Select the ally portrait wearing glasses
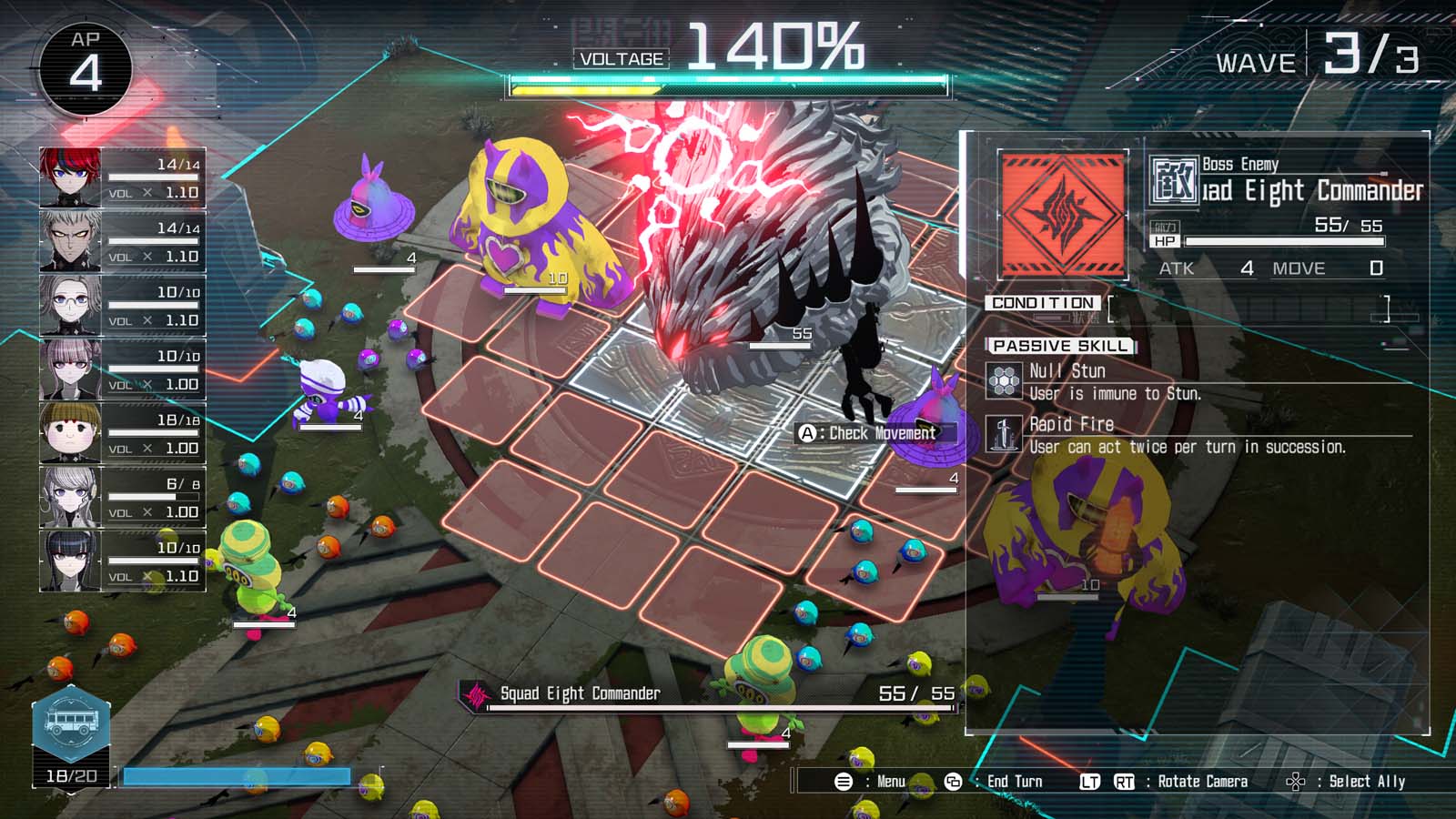This screenshot has width=1456, height=819. (71, 305)
